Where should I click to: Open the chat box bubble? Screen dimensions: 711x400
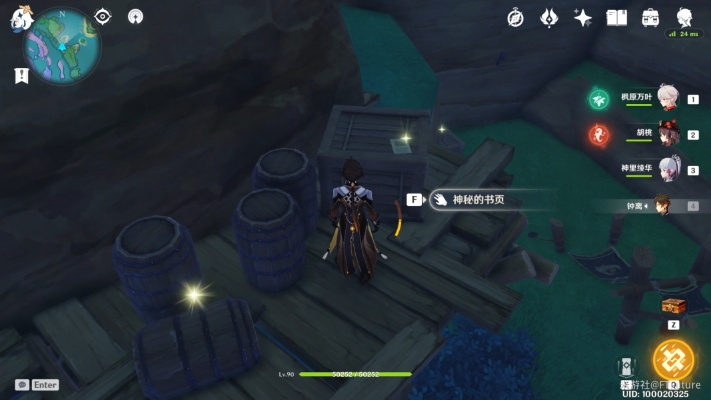tap(21, 384)
